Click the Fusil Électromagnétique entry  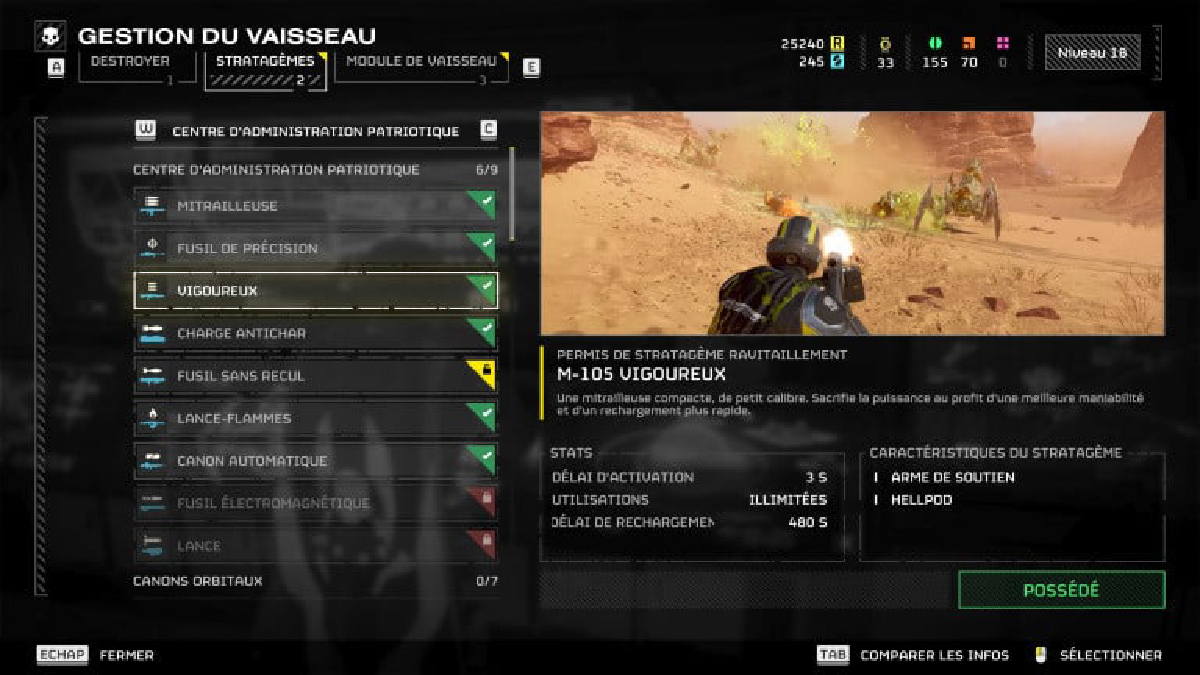click(315, 503)
